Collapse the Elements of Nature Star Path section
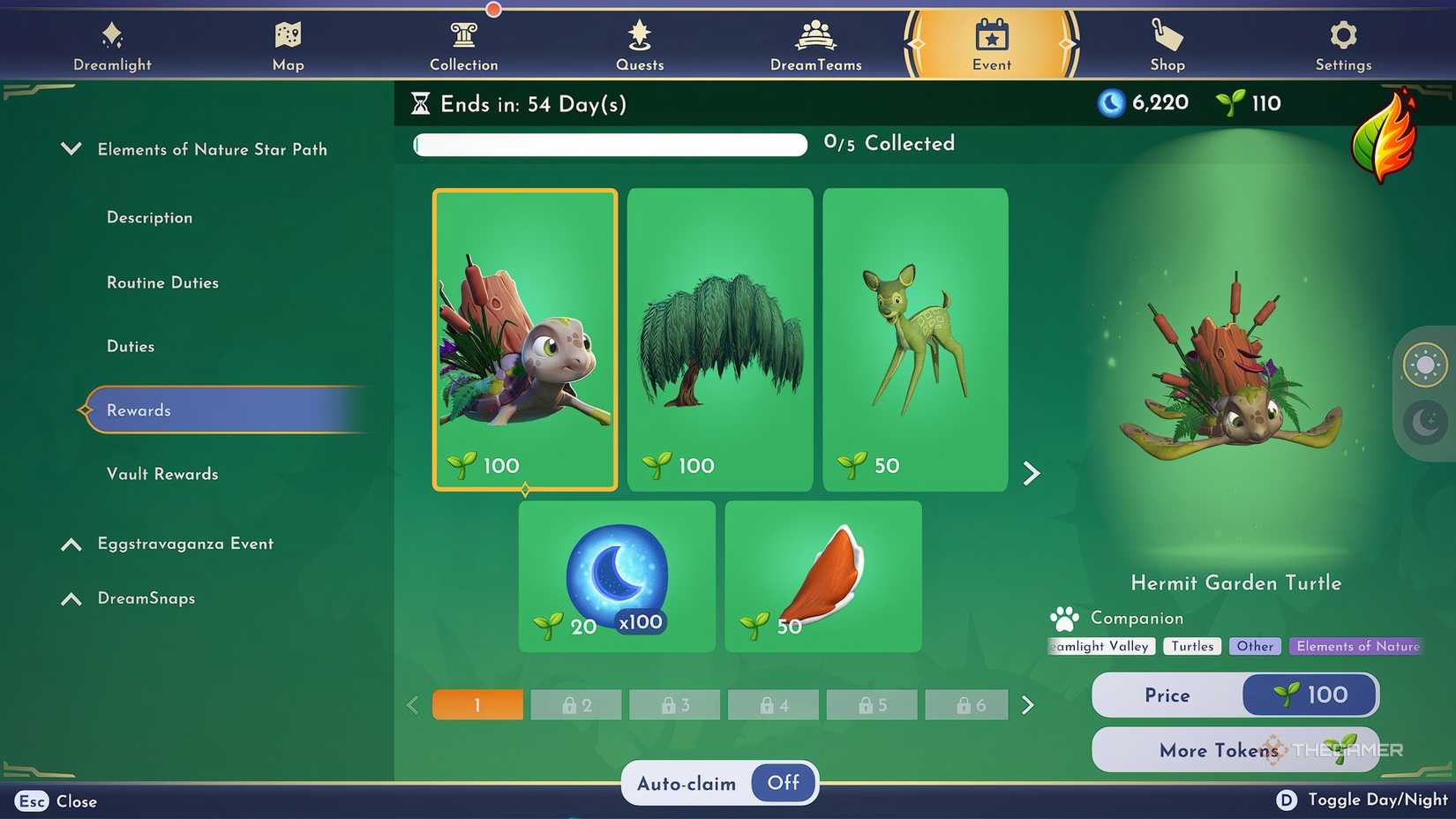 click(x=71, y=148)
